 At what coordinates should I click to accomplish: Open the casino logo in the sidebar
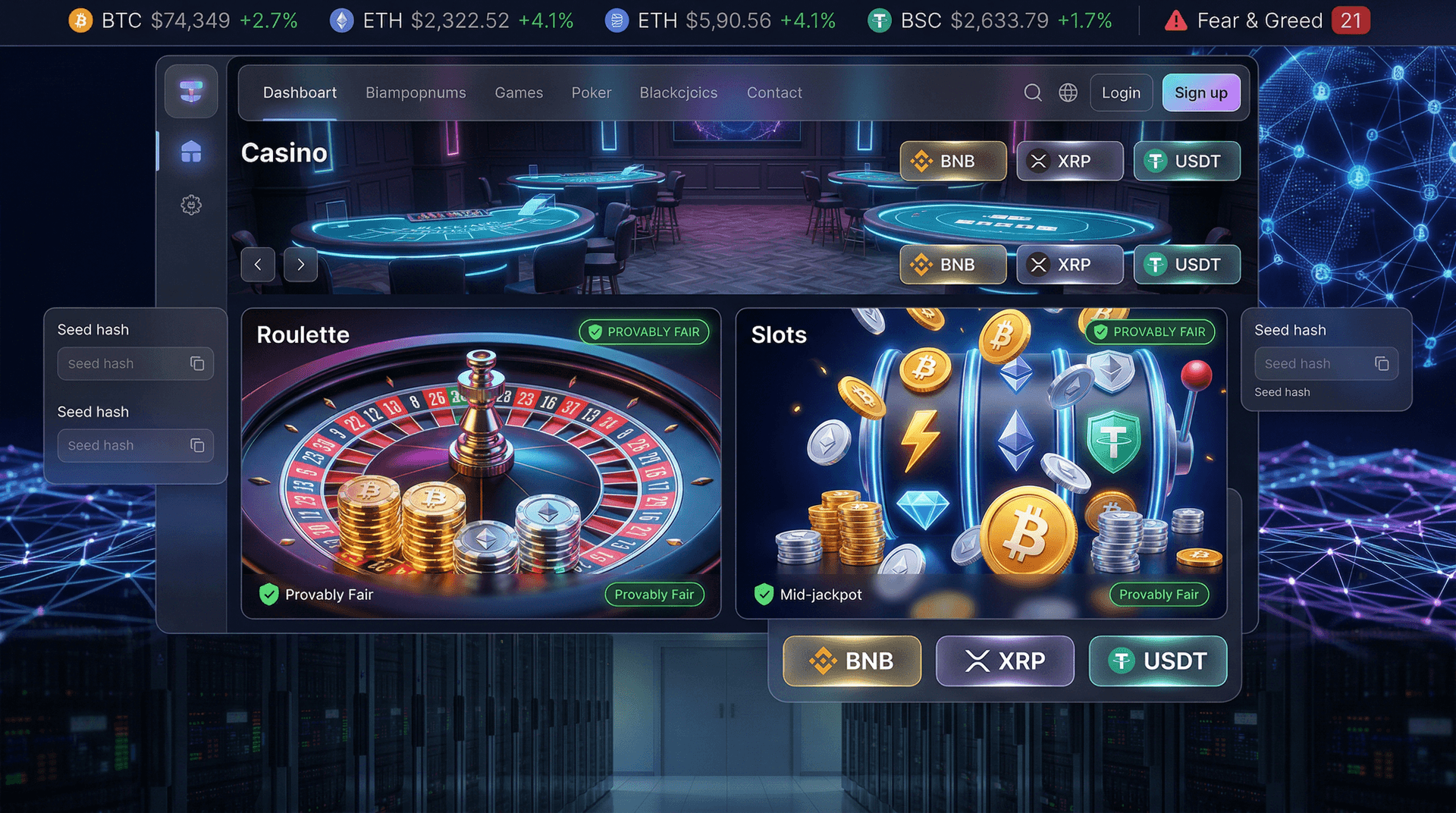pyautogui.click(x=191, y=91)
